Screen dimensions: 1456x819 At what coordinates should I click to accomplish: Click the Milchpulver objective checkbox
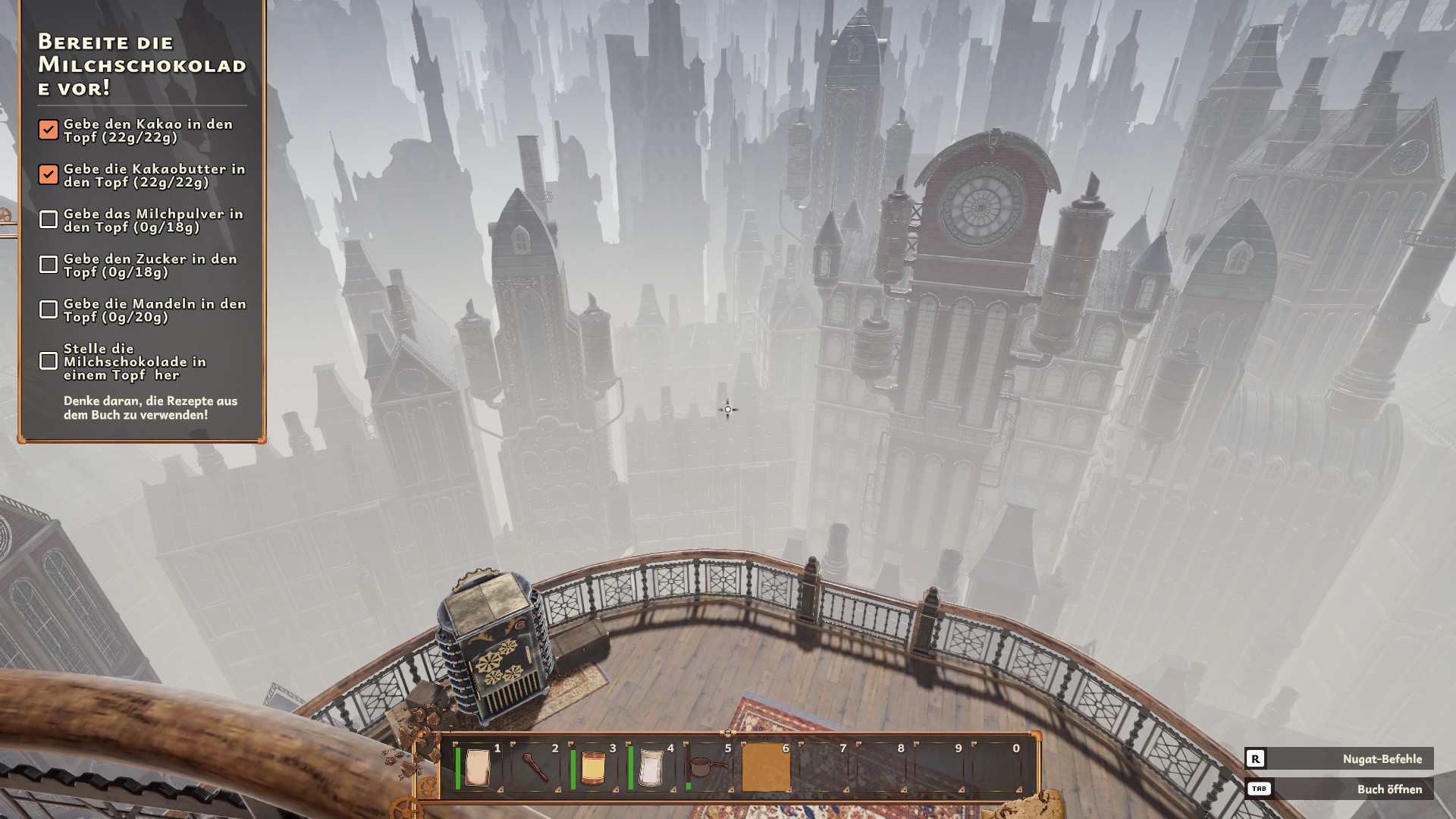point(49,220)
